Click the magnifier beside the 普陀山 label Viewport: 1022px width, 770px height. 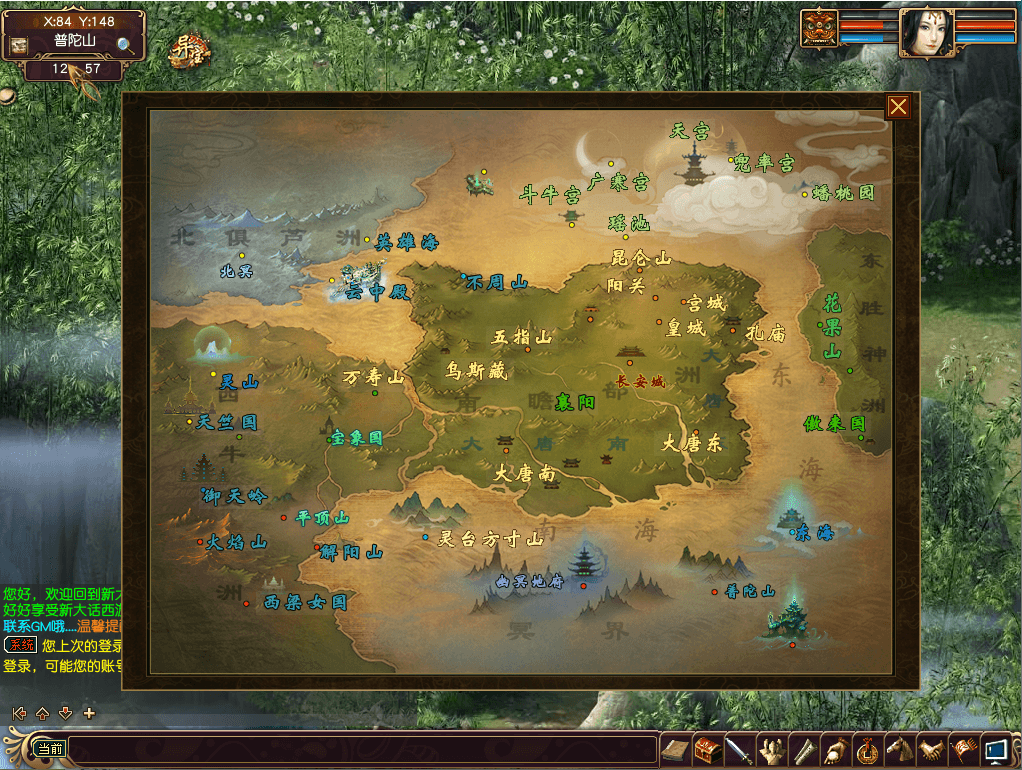coord(126,44)
